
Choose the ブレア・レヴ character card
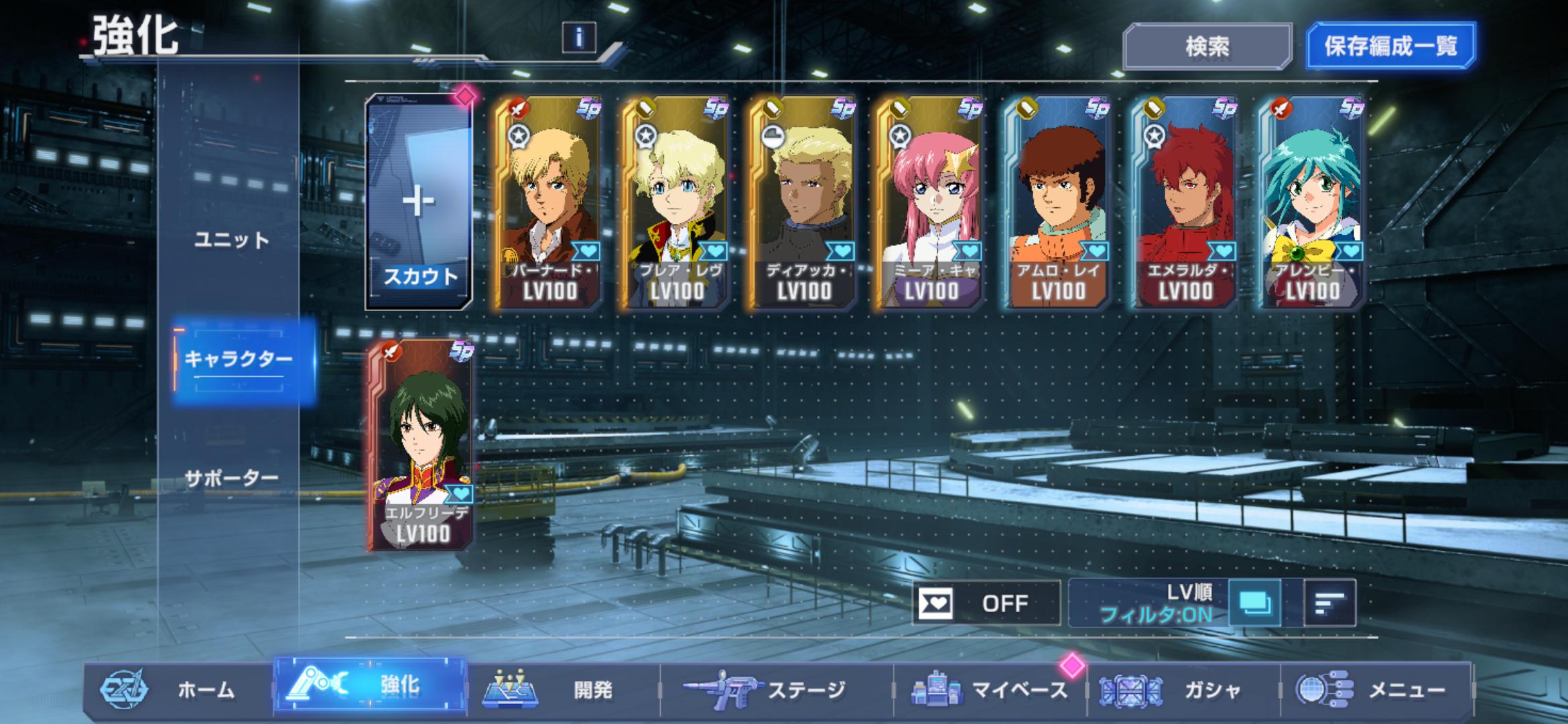tap(675, 202)
